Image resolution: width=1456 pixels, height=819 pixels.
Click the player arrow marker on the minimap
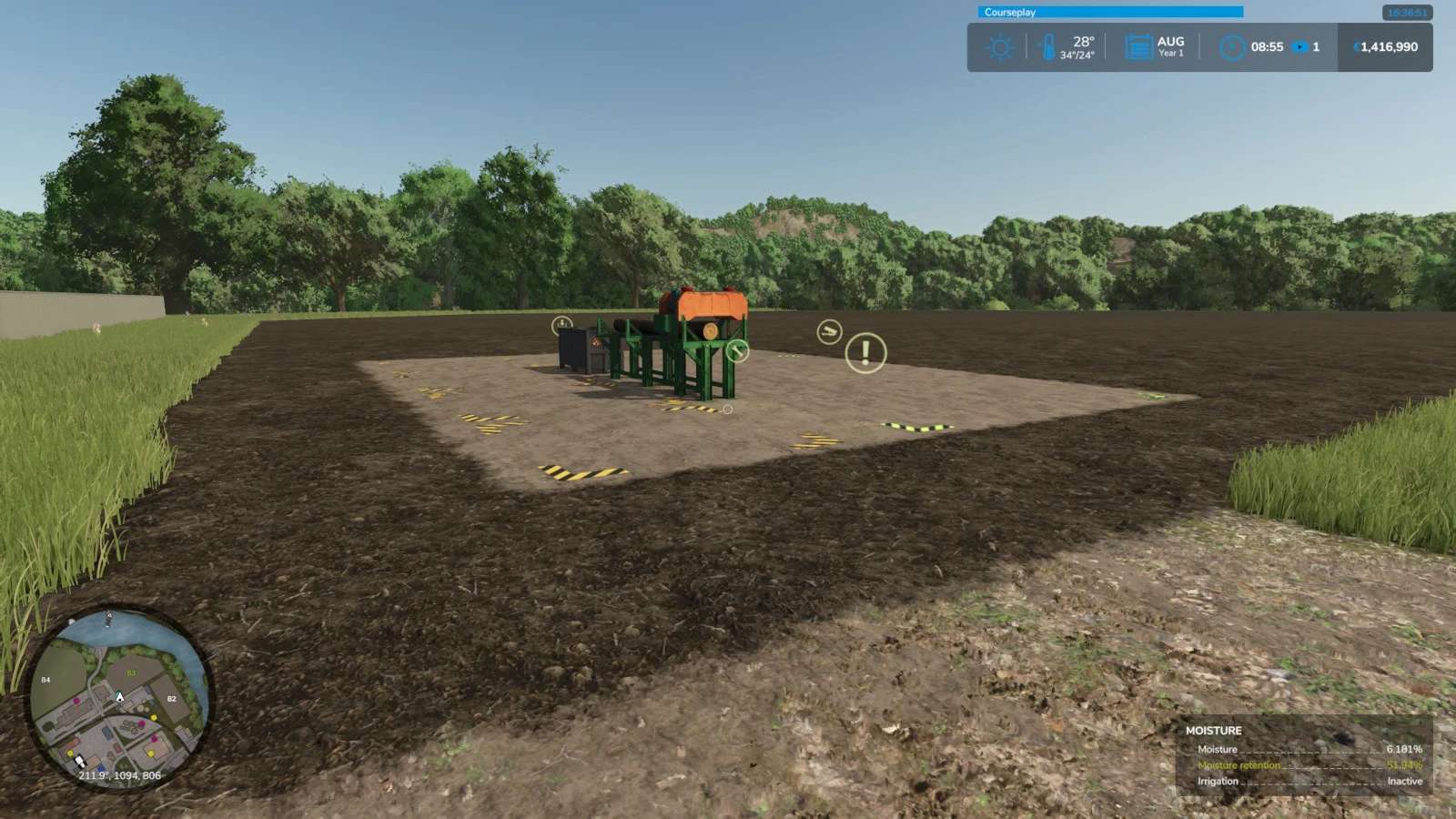click(119, 697)
